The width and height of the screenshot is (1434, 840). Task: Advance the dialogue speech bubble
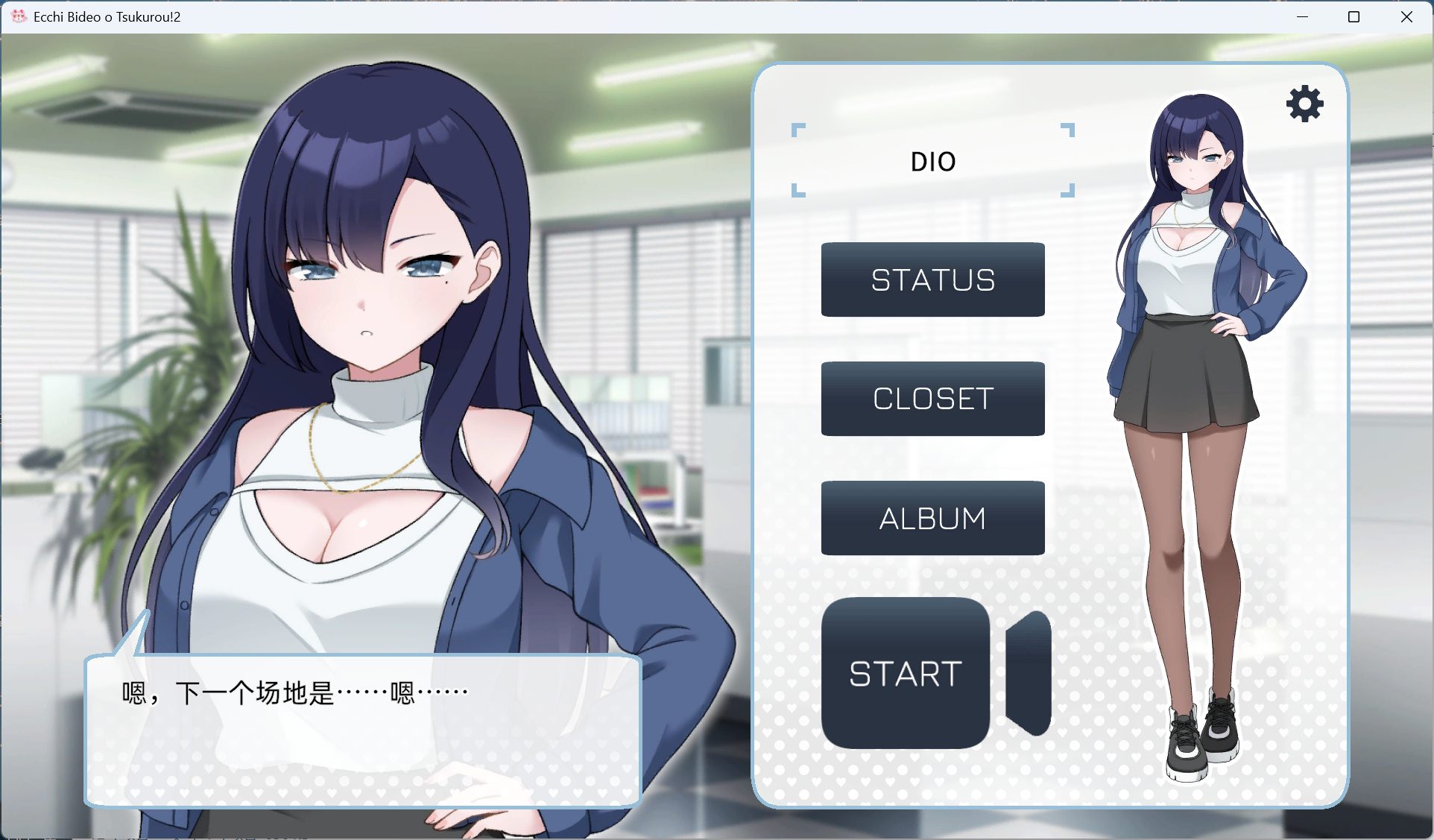pos(363,730)
